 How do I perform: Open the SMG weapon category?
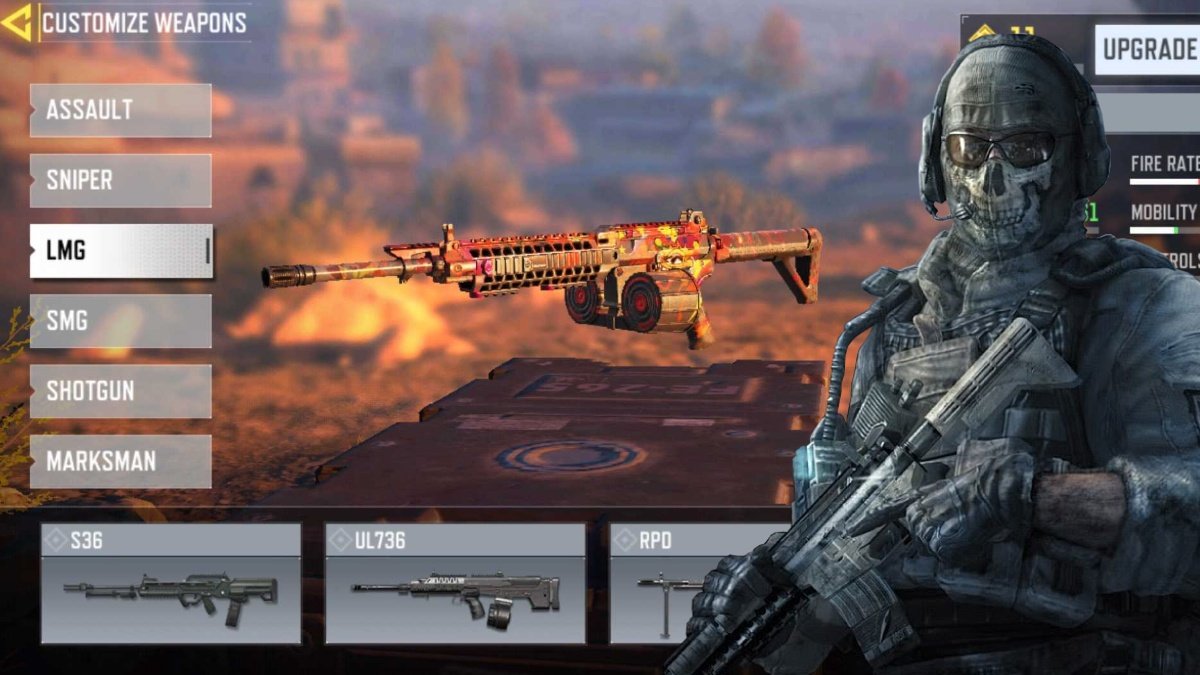(120, 321)
